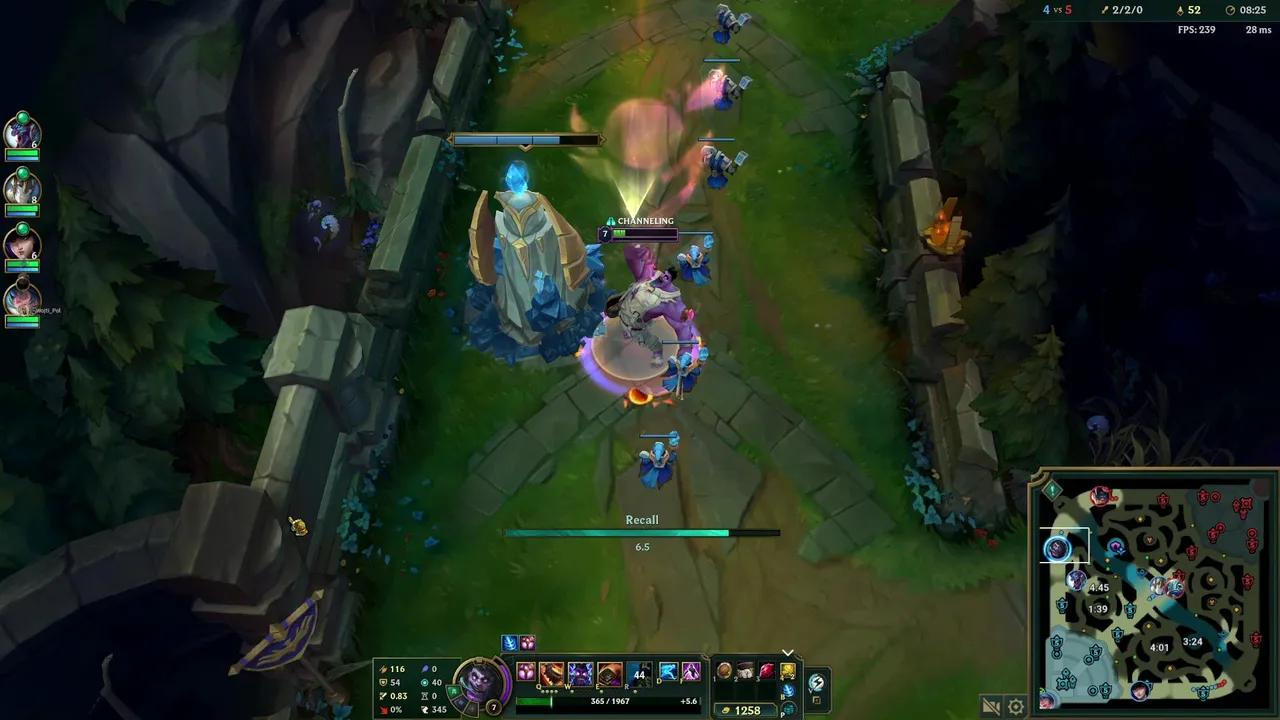Click the purple buff icon above the ability bar
This screenshot has height=720, width=1280.
tap(527, 642)
